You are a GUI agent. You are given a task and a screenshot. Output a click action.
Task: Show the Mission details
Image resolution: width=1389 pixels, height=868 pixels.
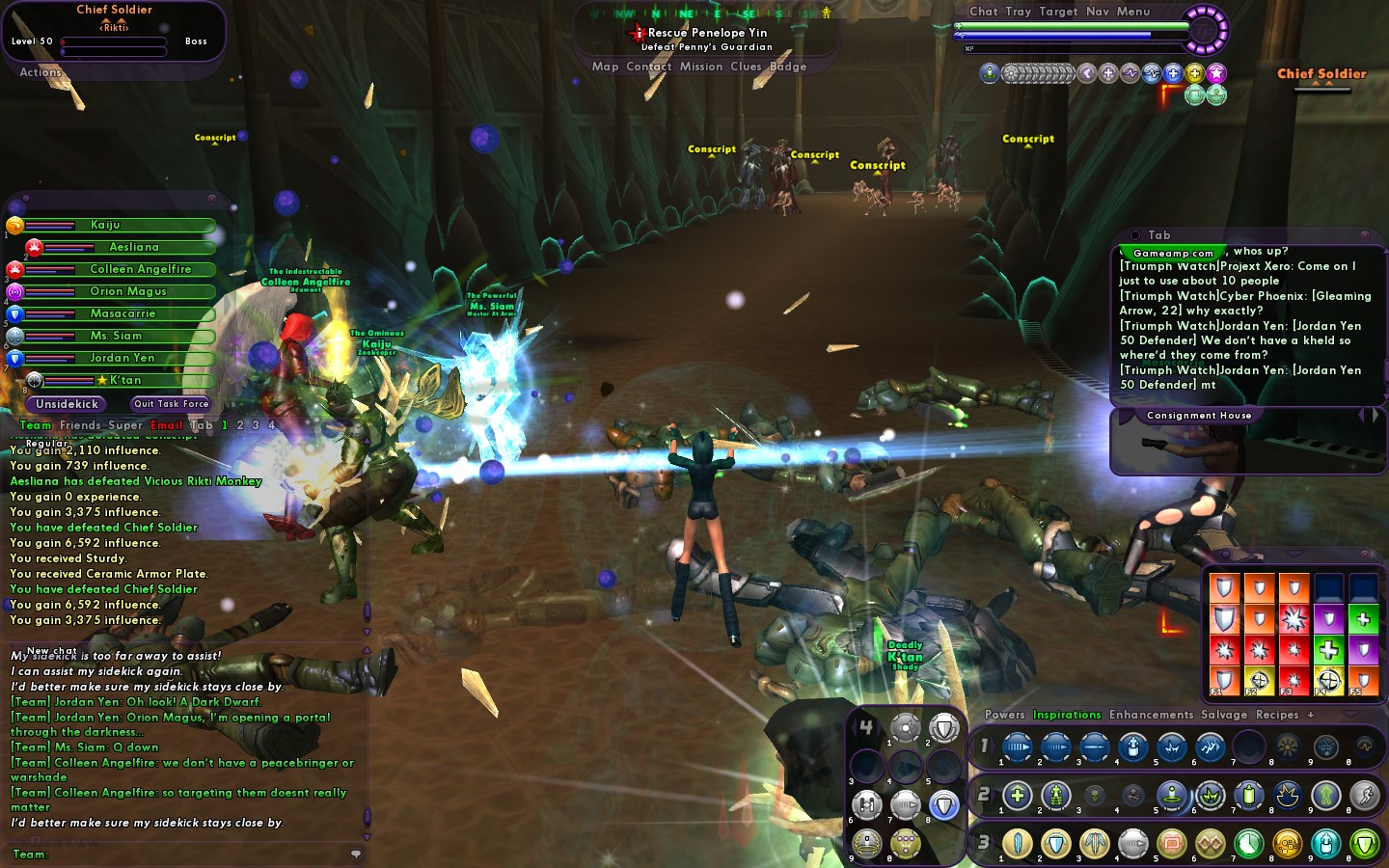[700, 67]
